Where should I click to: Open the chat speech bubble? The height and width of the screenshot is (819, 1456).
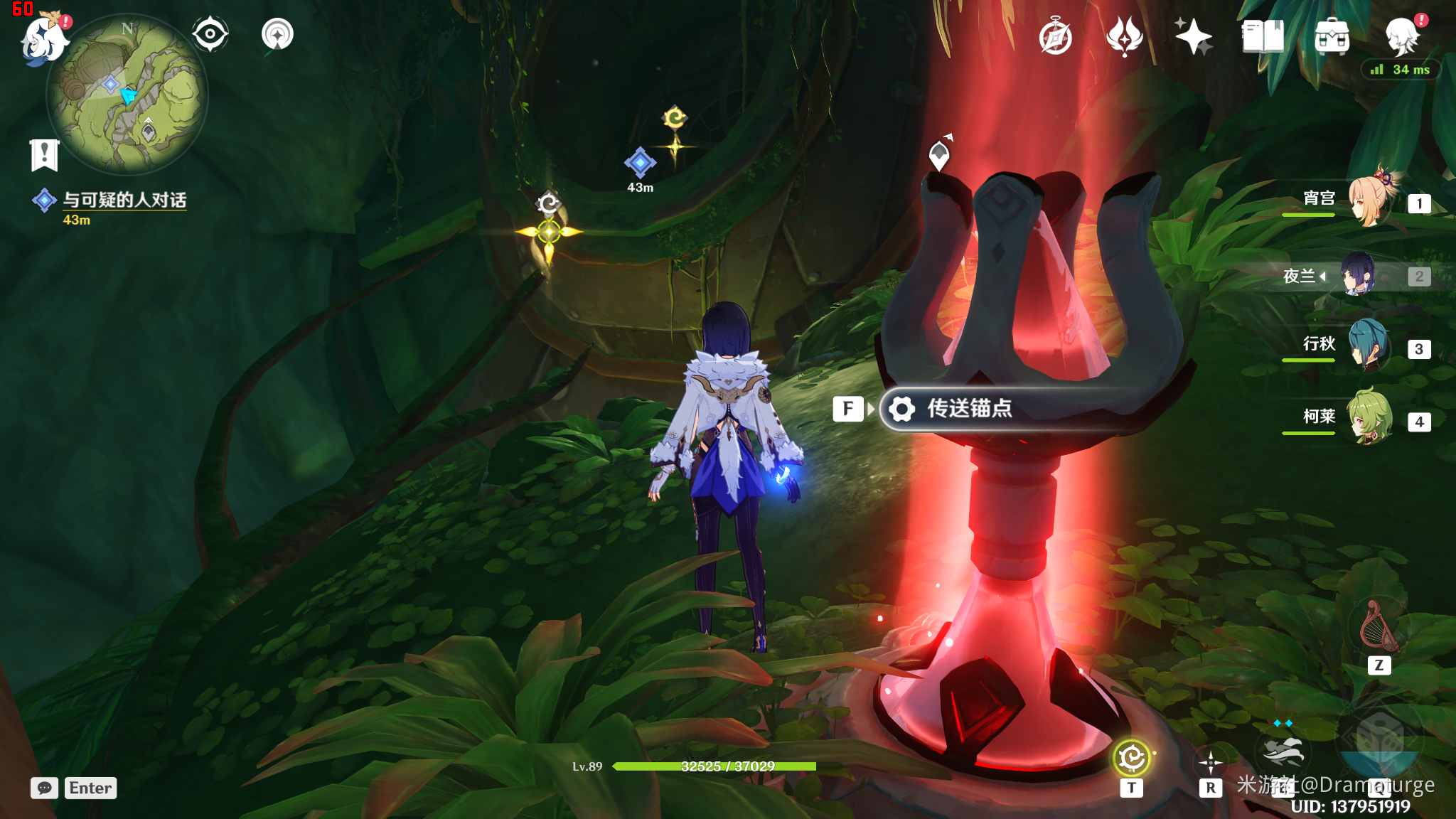coord(44,788)
